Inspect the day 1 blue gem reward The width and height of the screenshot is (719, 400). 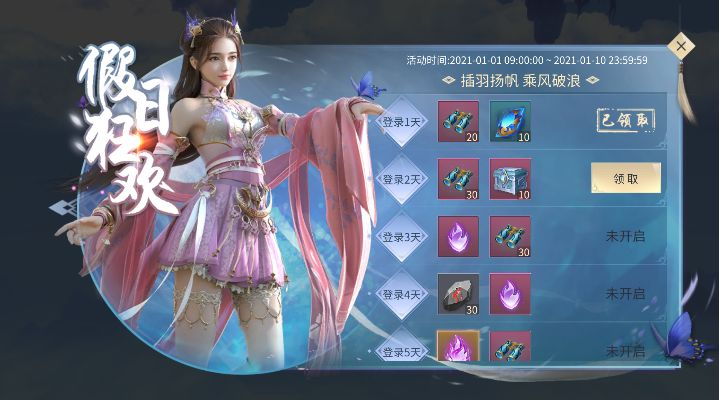pyautogui.click(x=510, y=121)
